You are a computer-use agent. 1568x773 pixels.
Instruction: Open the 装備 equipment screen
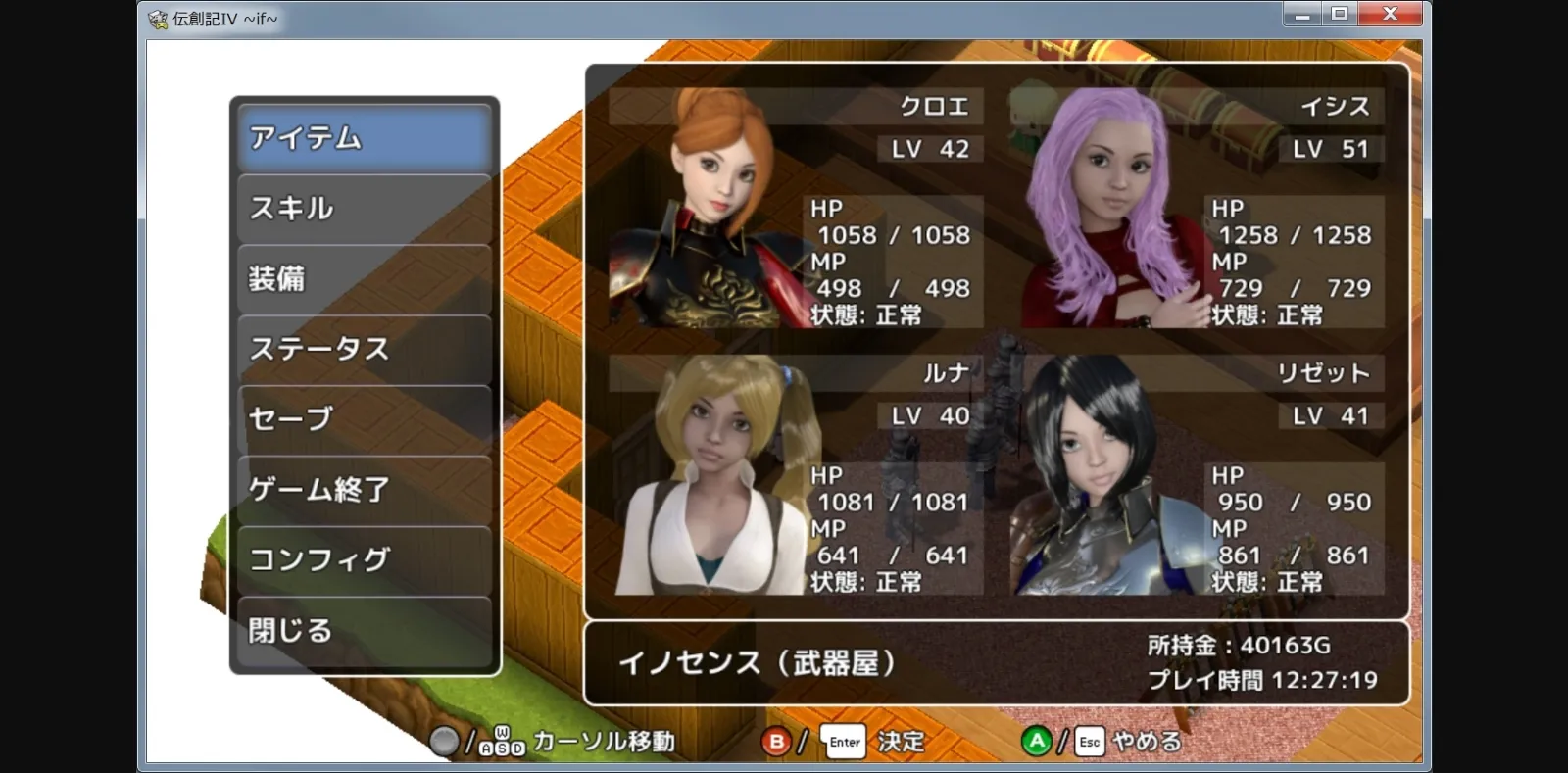(x=363, y=278)
